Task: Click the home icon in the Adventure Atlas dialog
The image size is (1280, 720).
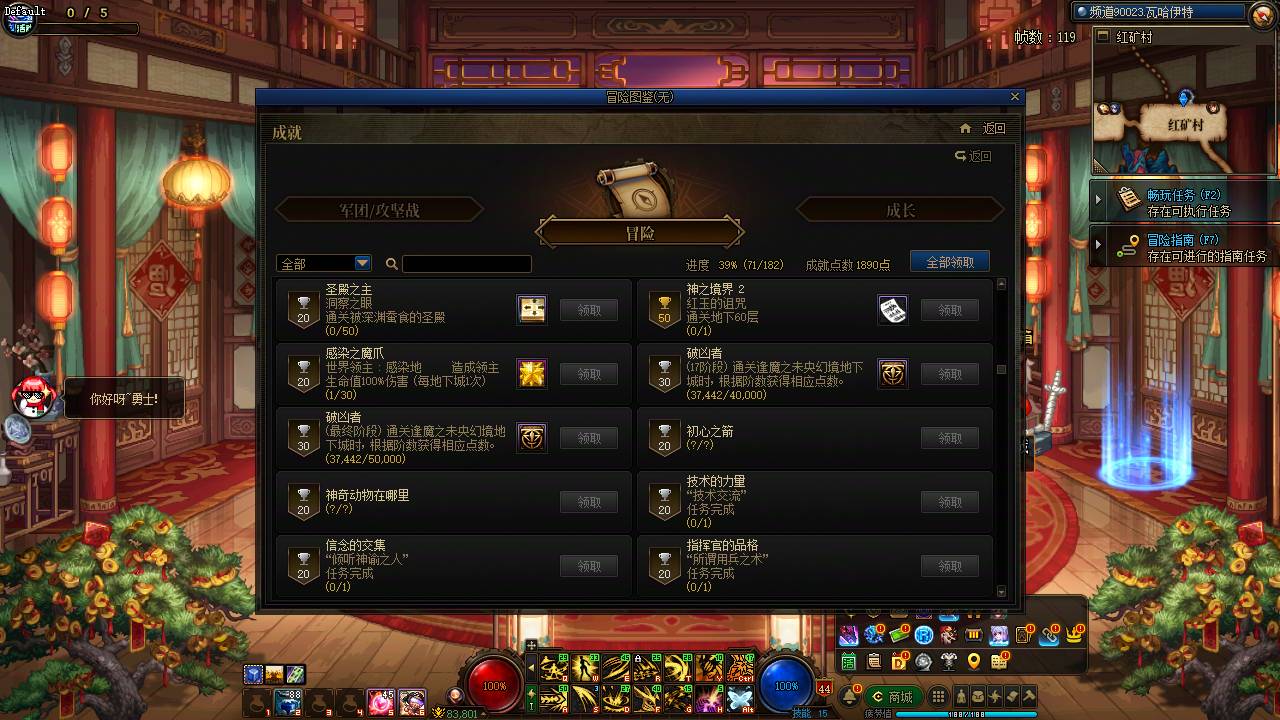Action: [965, 129]
